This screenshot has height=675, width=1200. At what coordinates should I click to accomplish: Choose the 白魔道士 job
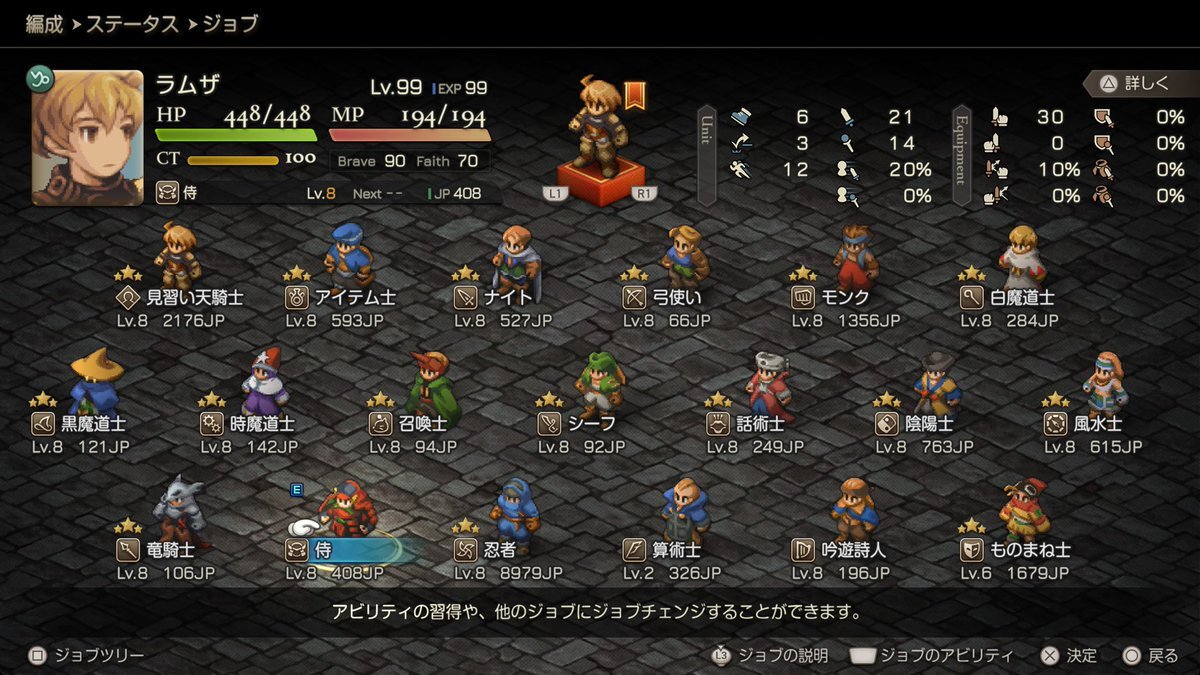(x=1010, y=297)
